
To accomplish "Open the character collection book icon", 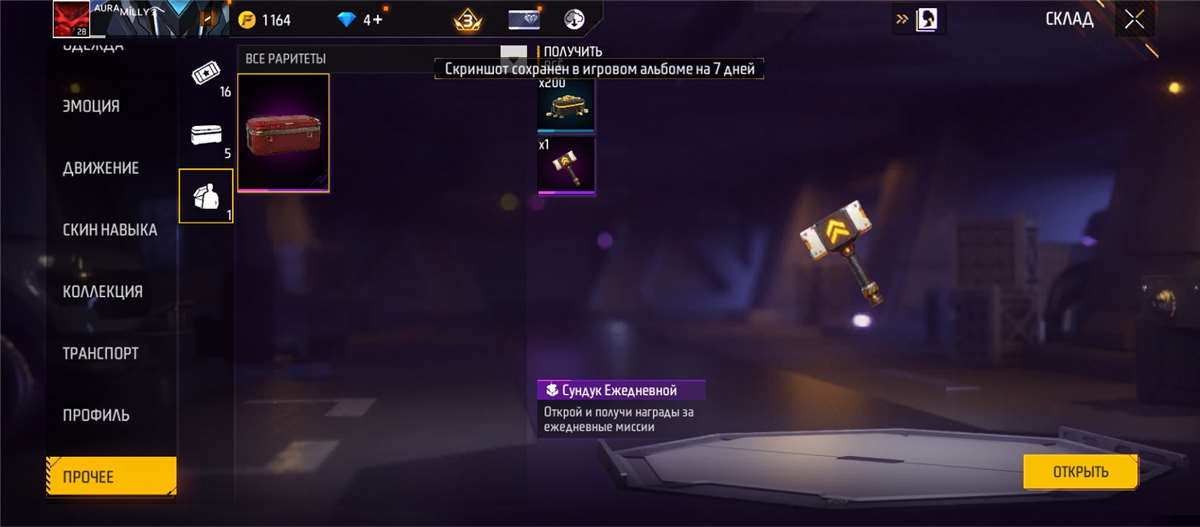I will (925, 19).
